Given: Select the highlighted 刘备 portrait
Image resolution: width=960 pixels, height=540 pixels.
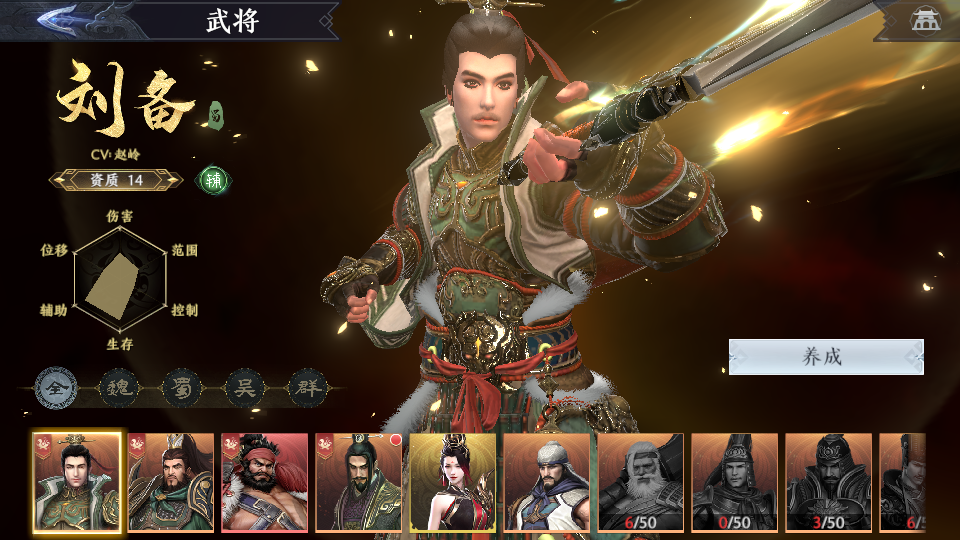Looking at the screenshot, I should pos(77,482).
